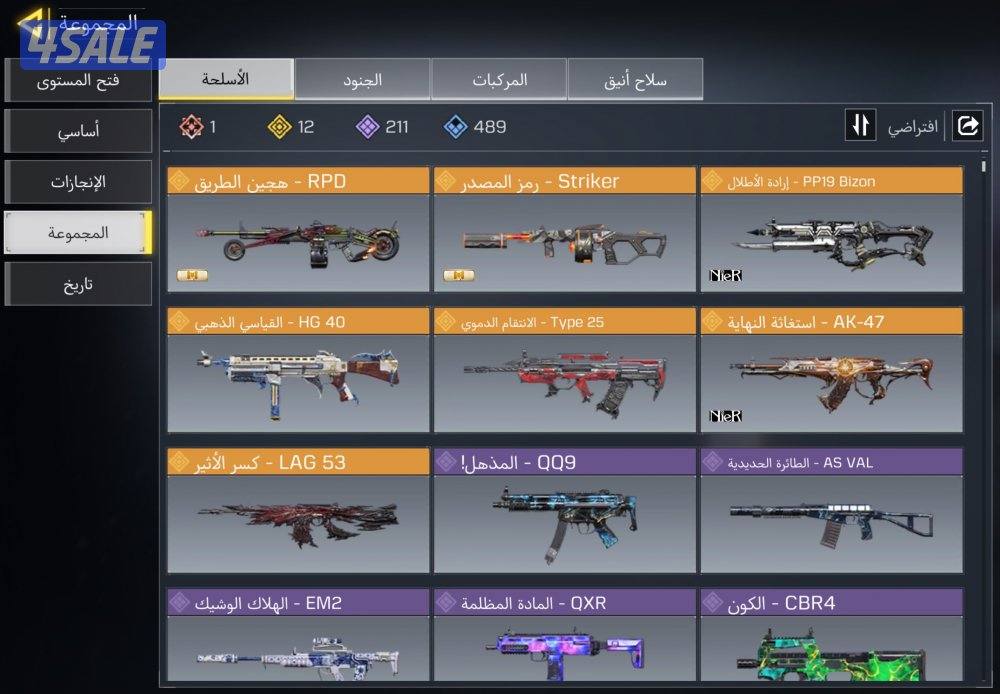Select the AS VAL weapon card
Viewport: 1000px width, 694px height.
tap(831, 511)
